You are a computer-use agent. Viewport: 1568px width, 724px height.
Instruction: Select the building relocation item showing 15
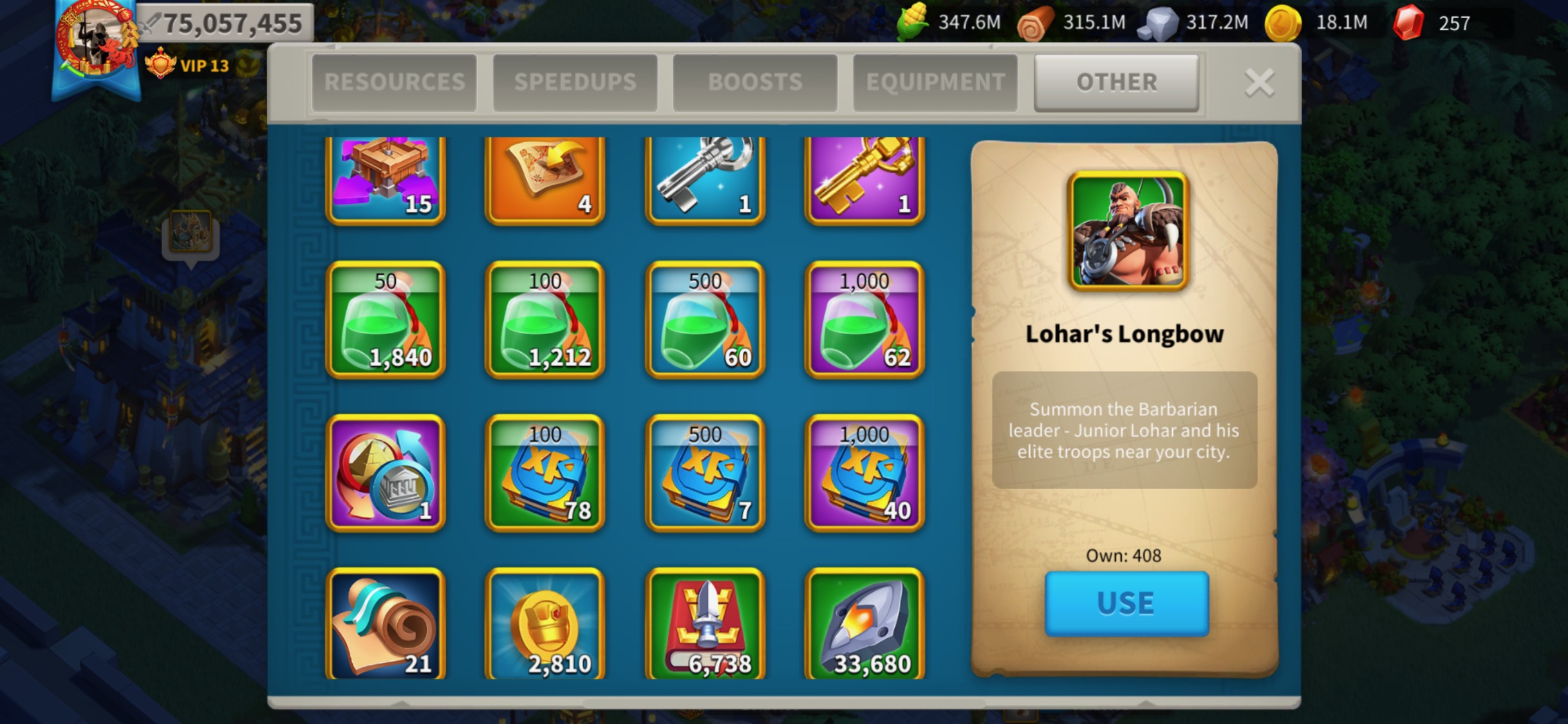click(x=384, y=179)
